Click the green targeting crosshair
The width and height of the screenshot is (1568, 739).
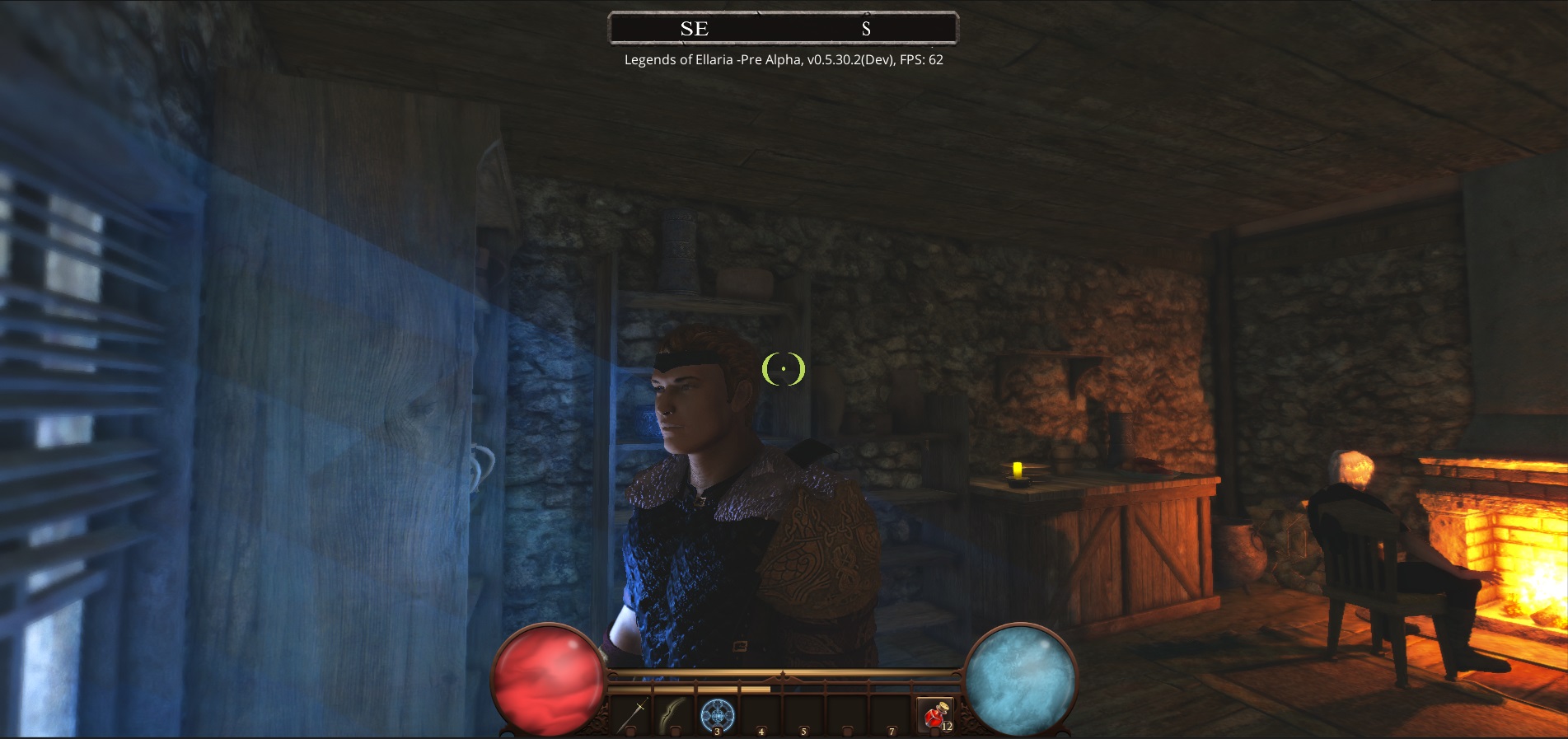click(784, 369)
